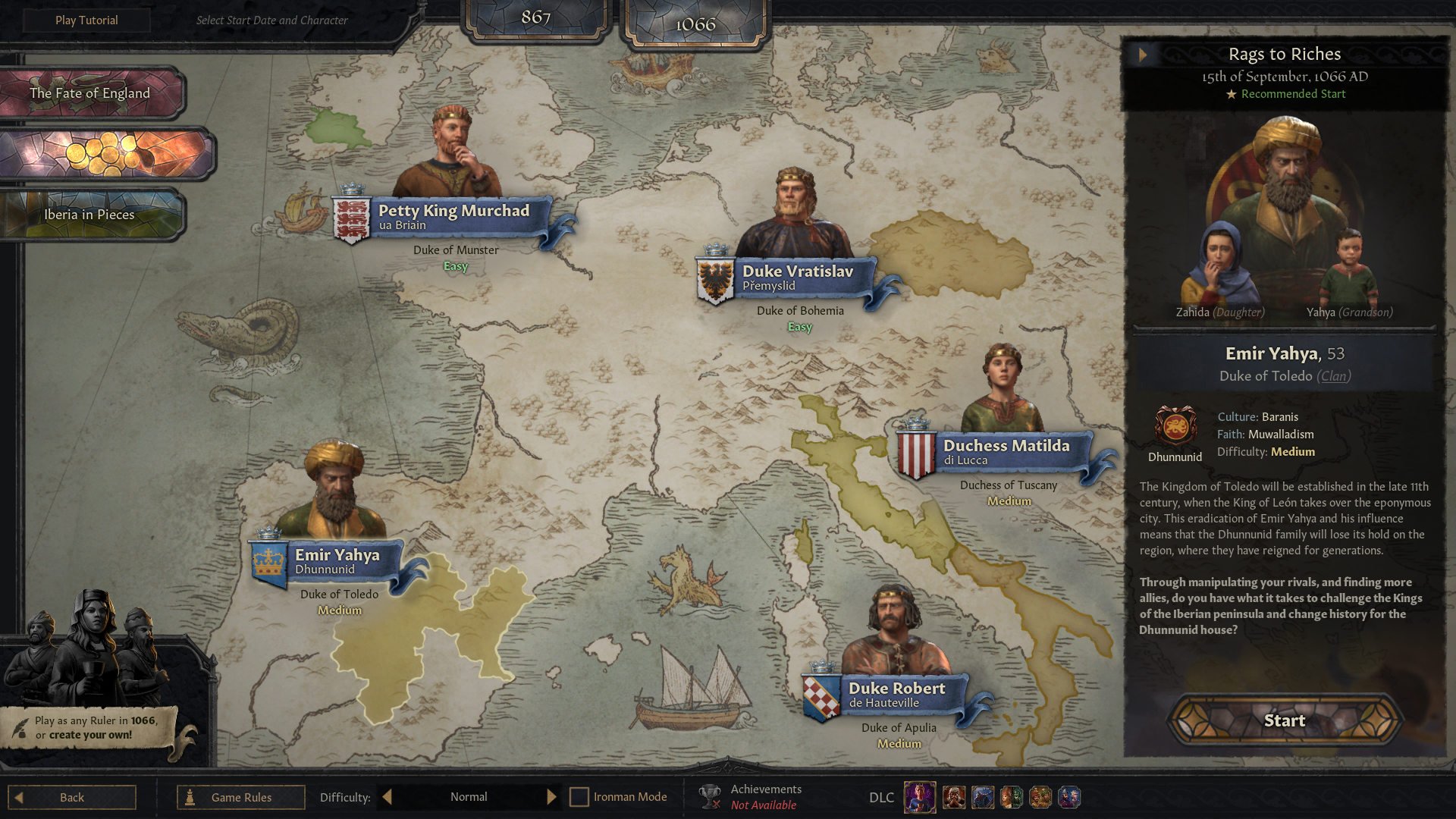Choose the Iberia in Pieces bookmark

point(89,215)
